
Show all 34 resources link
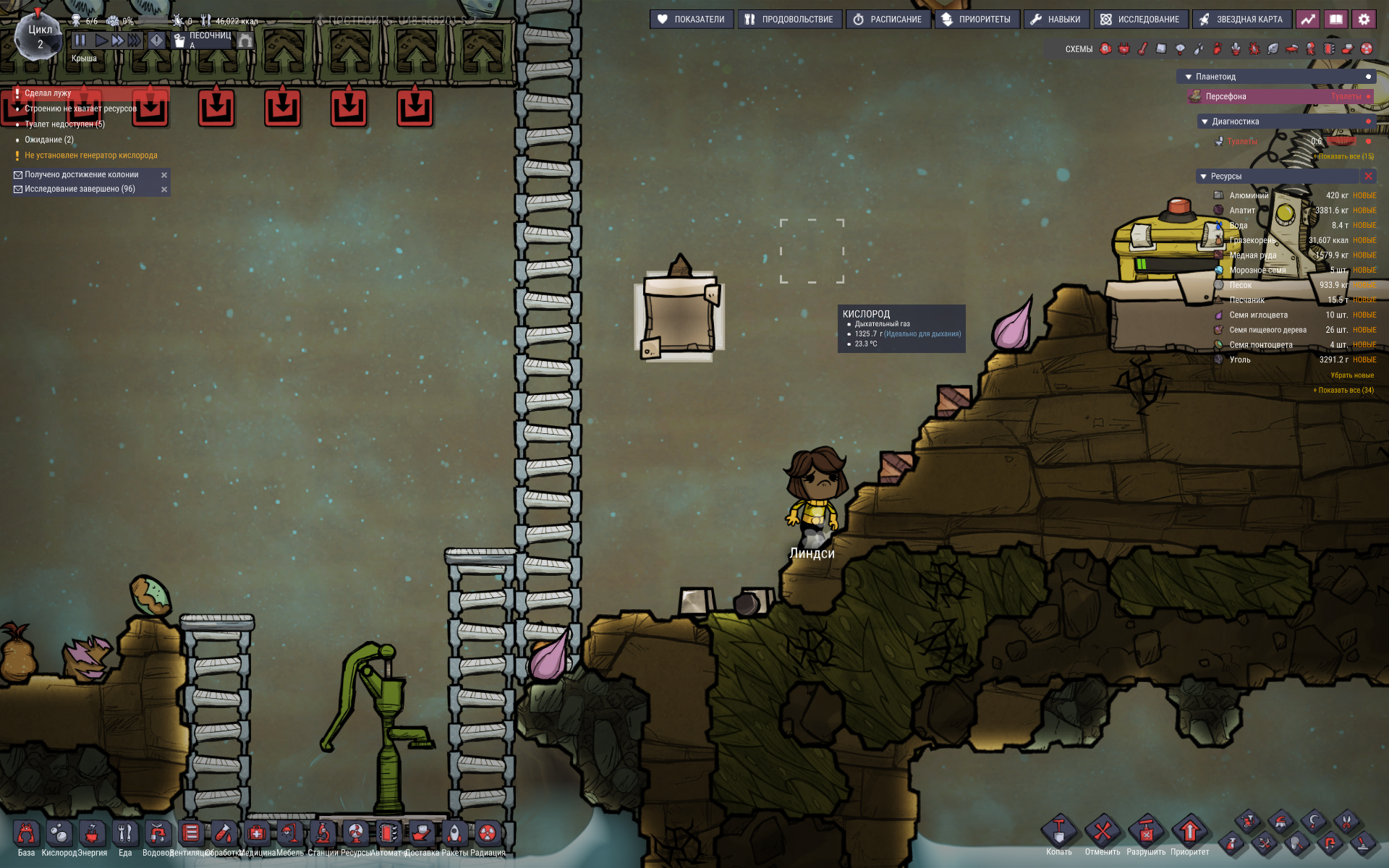[1343, 390]
